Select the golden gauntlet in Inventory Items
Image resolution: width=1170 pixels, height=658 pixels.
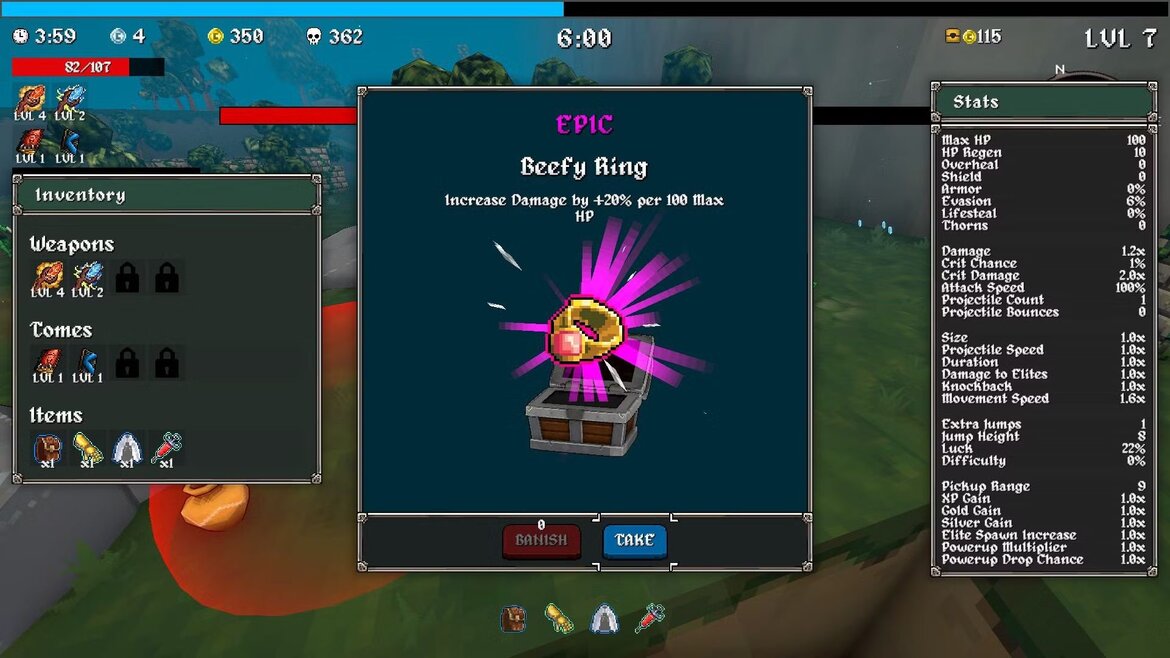tap(87, 449)
